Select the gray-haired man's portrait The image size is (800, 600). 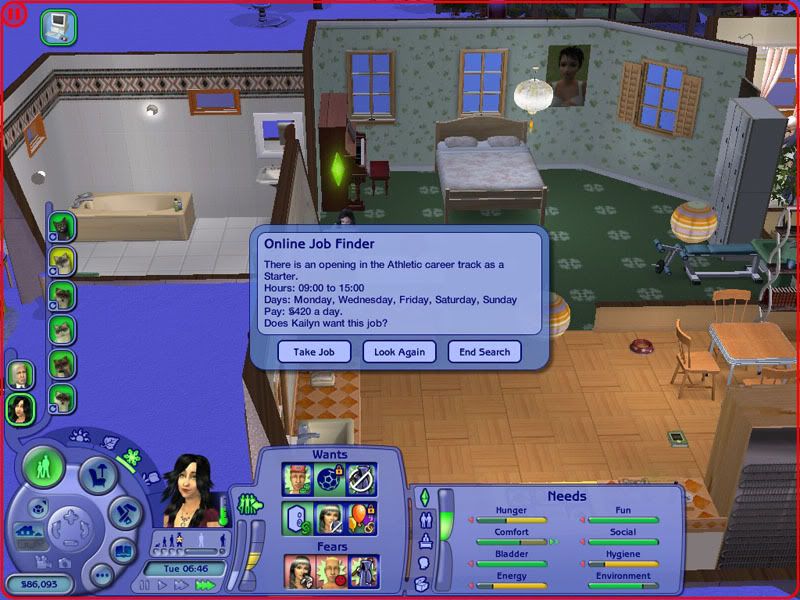point(20,374)
